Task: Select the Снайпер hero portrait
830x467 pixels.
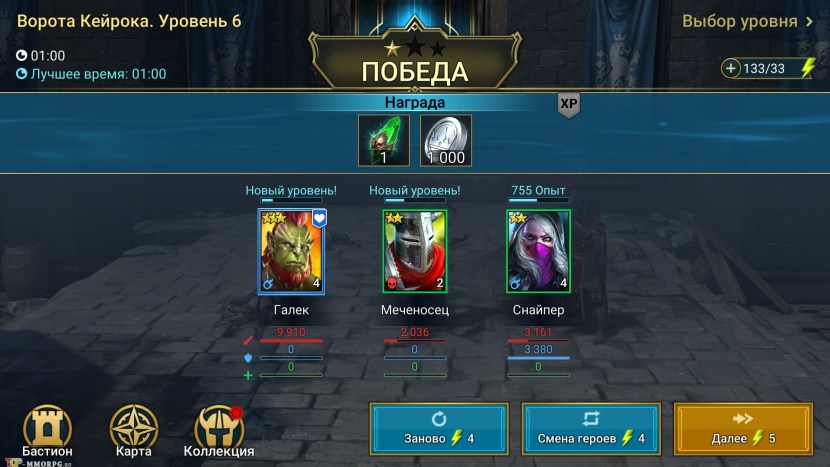Action: 538,252
